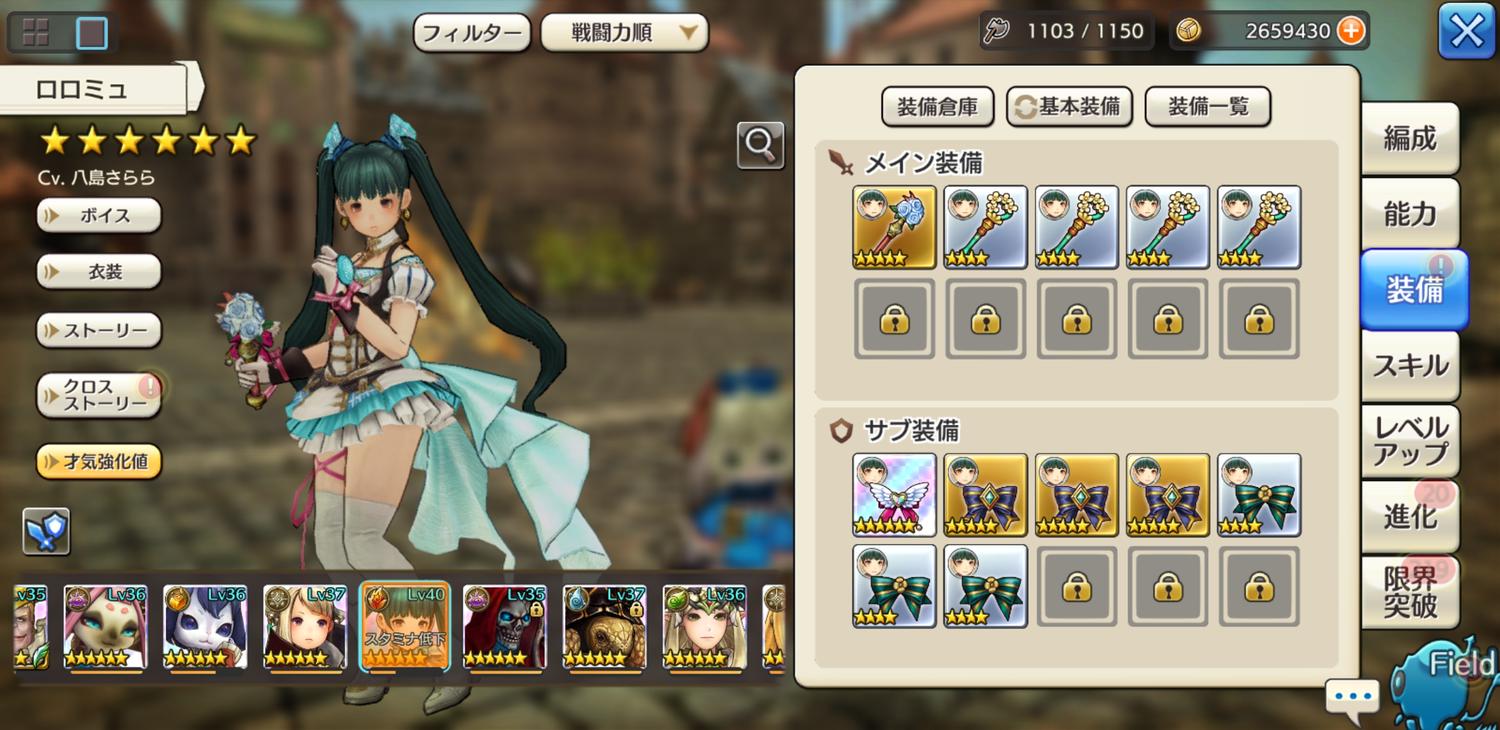Select the blue rose staff main equipment
Screen dimensions: 1500x730
[894, 227]
